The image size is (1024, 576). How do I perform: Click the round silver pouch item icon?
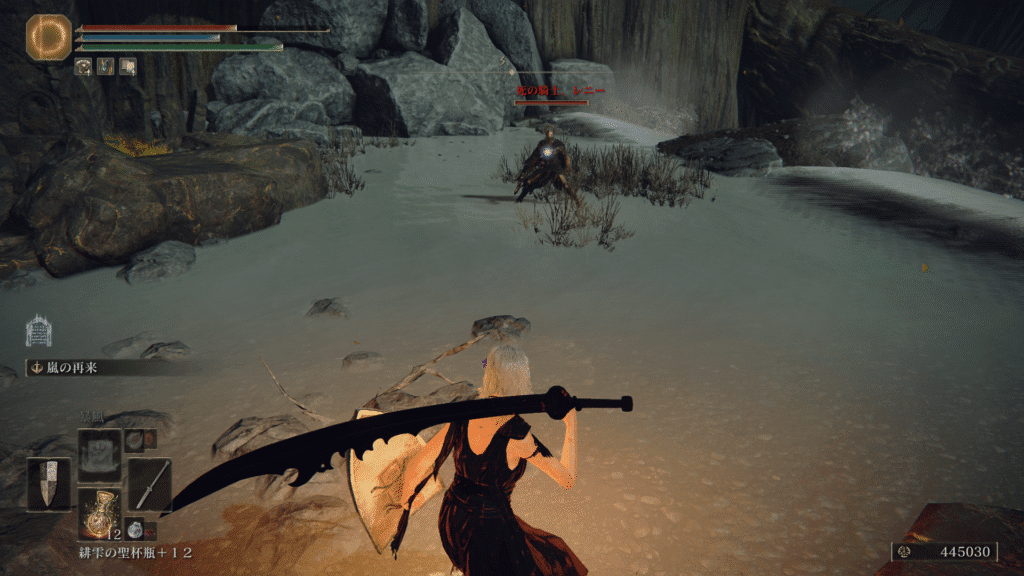139,530
